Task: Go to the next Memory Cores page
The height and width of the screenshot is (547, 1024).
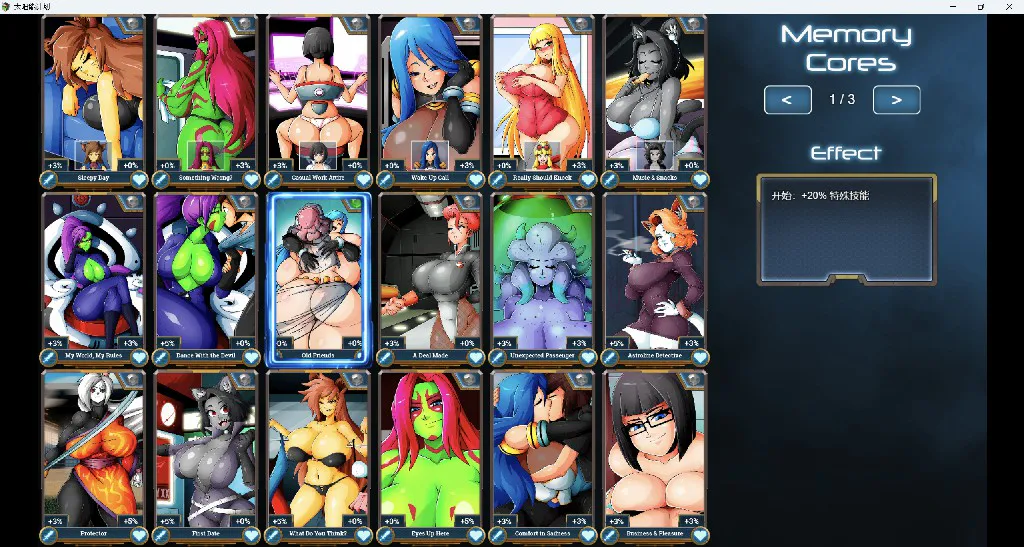Action: coord(896,100)
